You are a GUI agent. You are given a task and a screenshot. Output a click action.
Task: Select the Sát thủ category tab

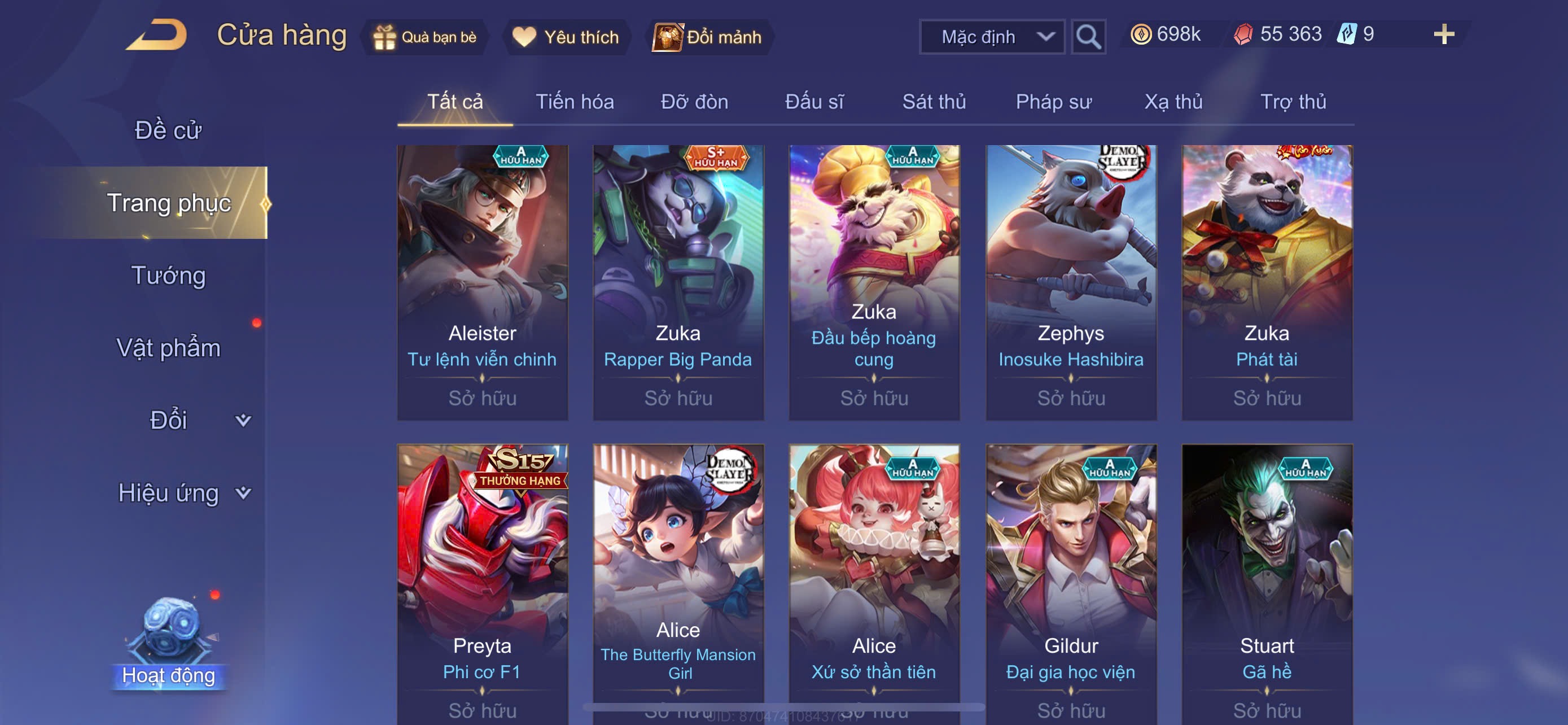pyautogui.click(x=934, y=102)
